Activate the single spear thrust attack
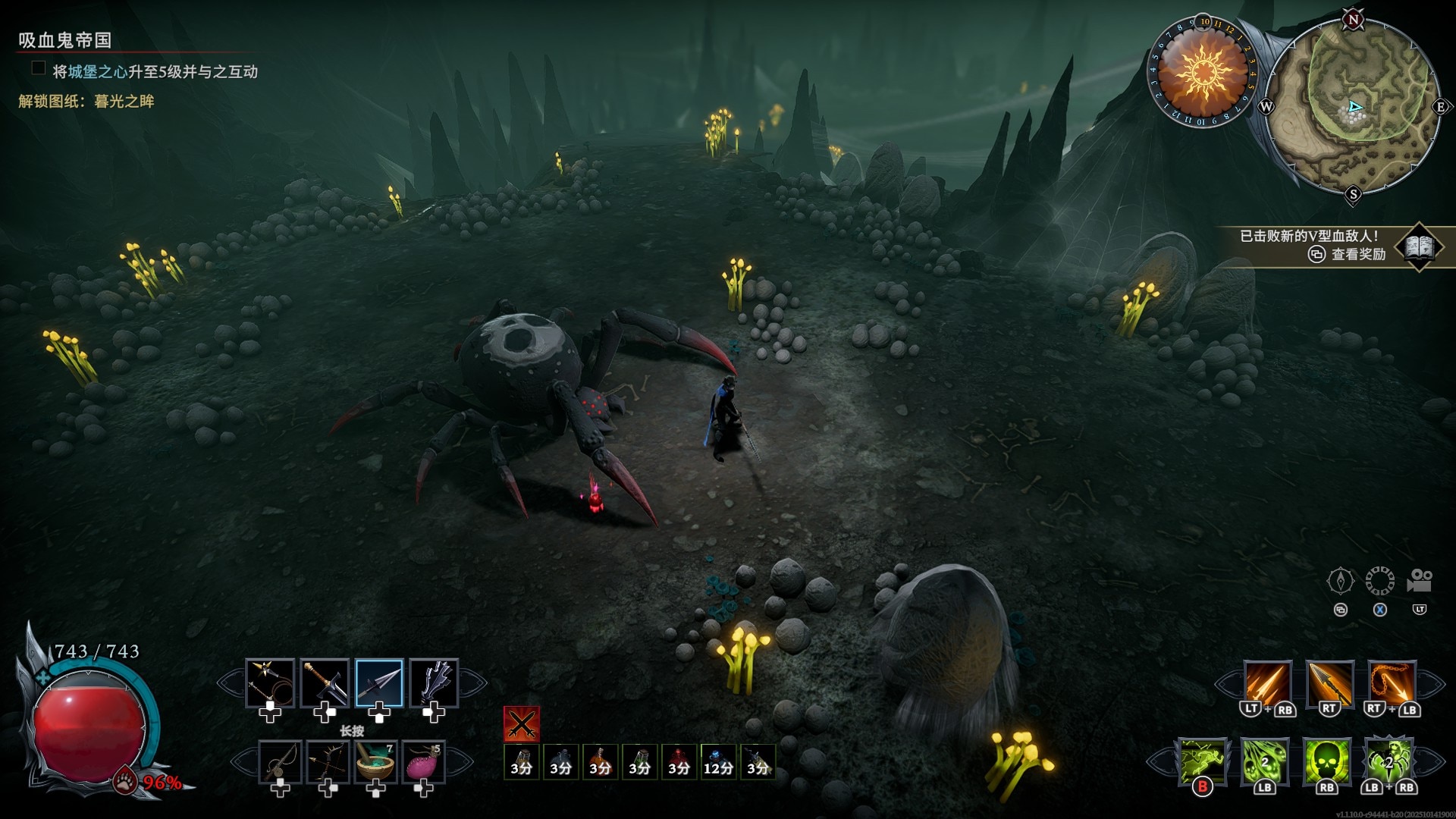 [1329, 684]
